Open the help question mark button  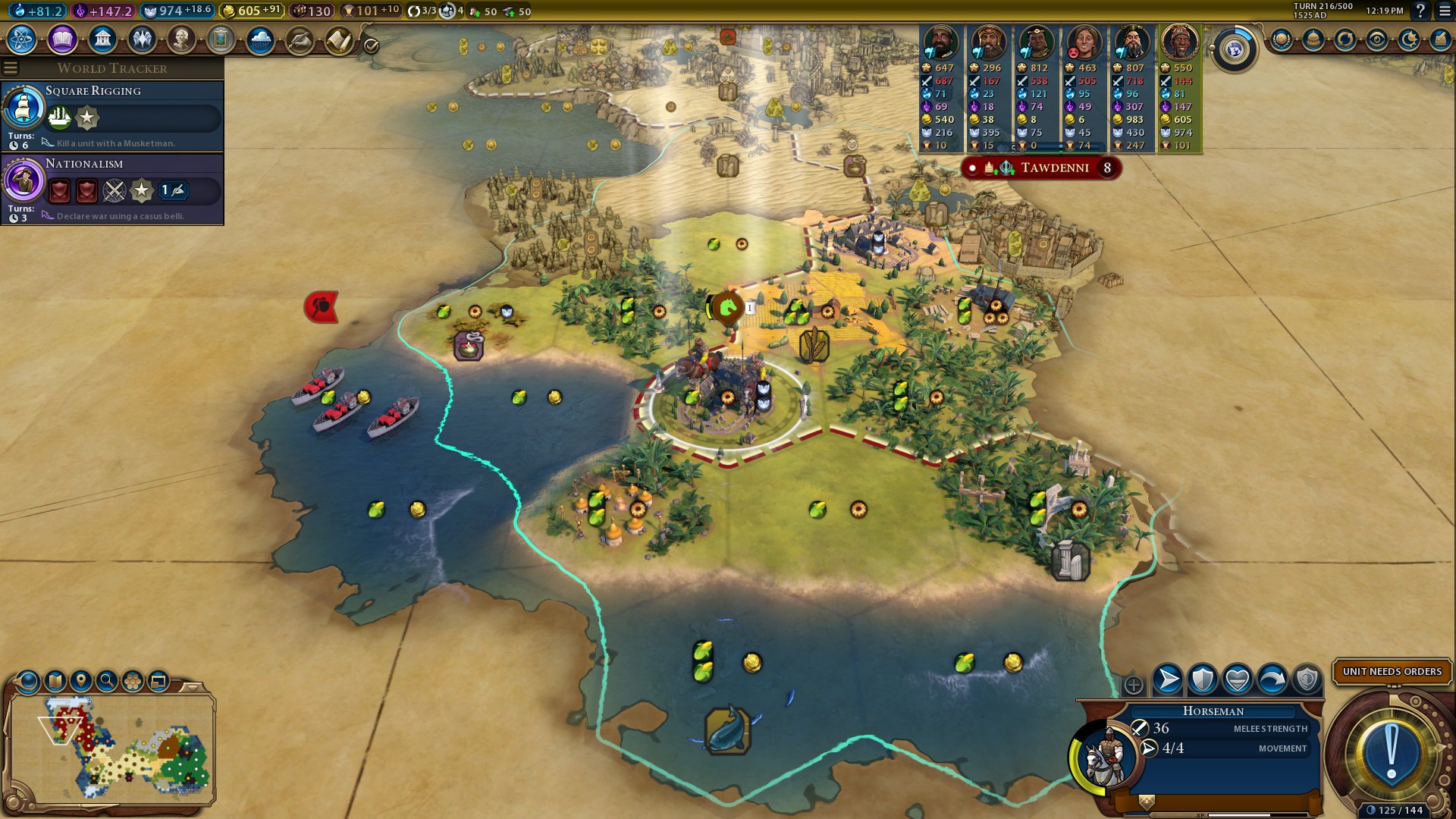click(x=1421, y=11)
